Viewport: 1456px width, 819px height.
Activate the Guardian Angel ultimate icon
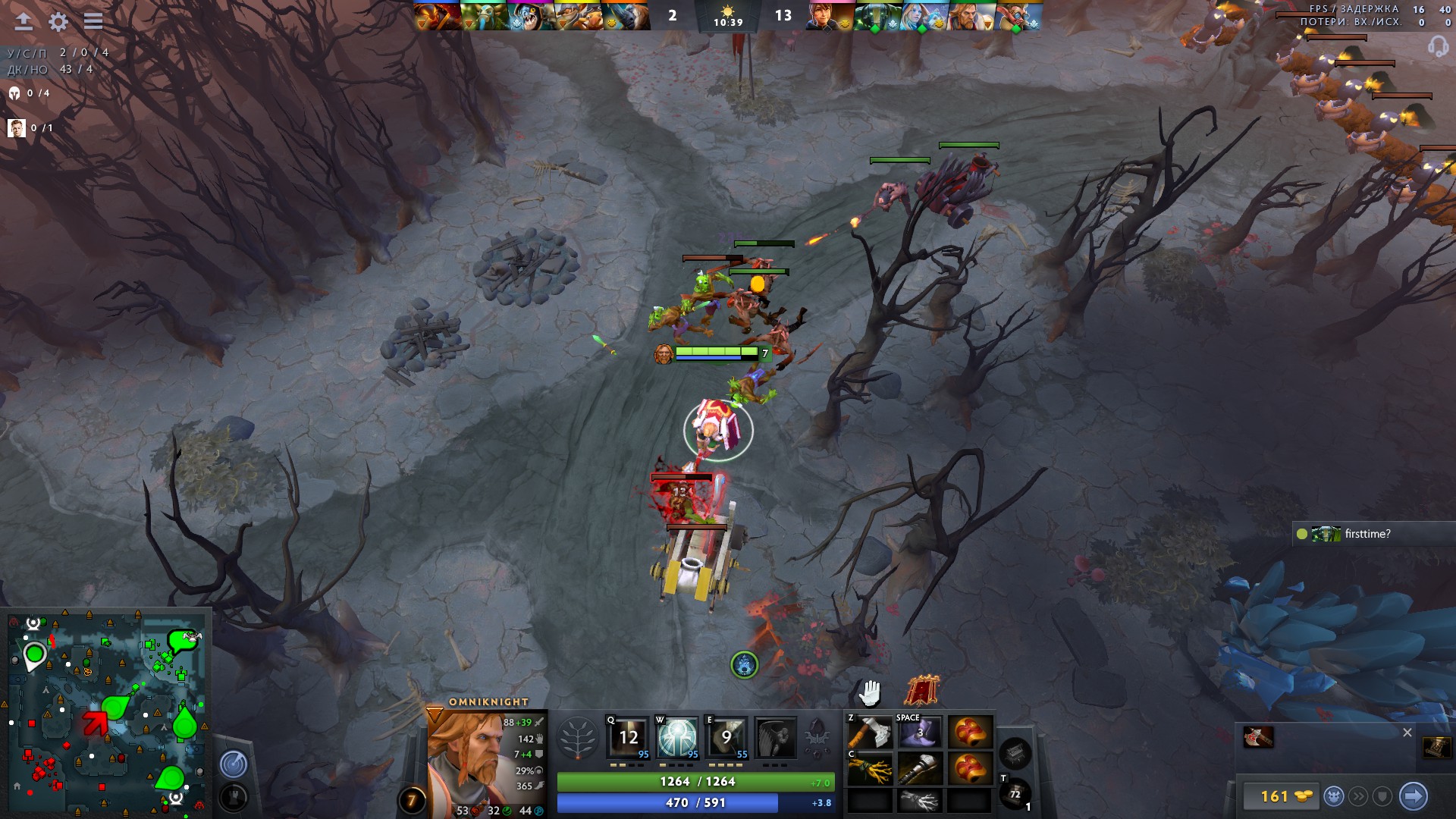[x=777, y=738]
